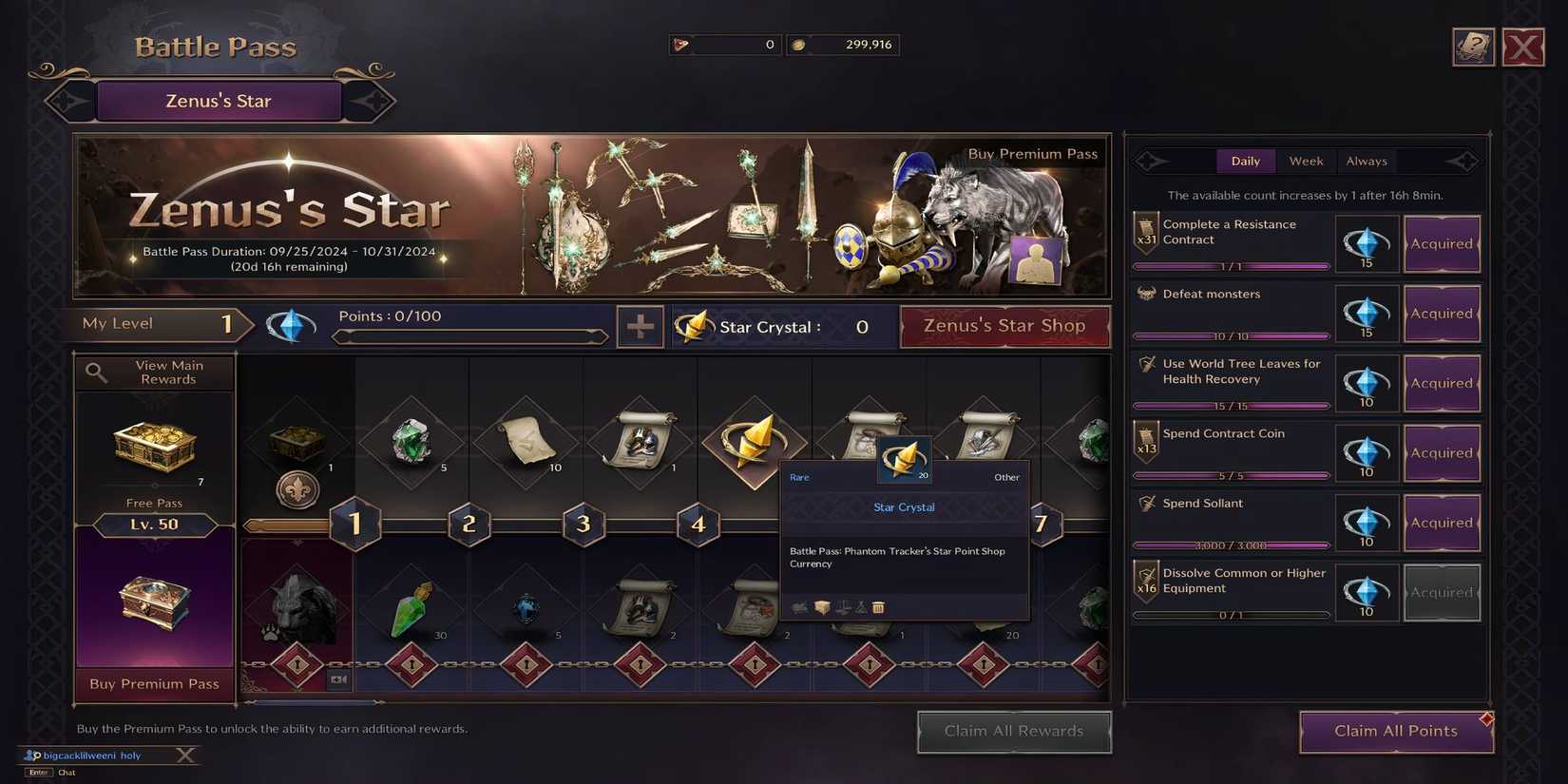Click the help question mark icon at top right

click(x=1472, y=46)
